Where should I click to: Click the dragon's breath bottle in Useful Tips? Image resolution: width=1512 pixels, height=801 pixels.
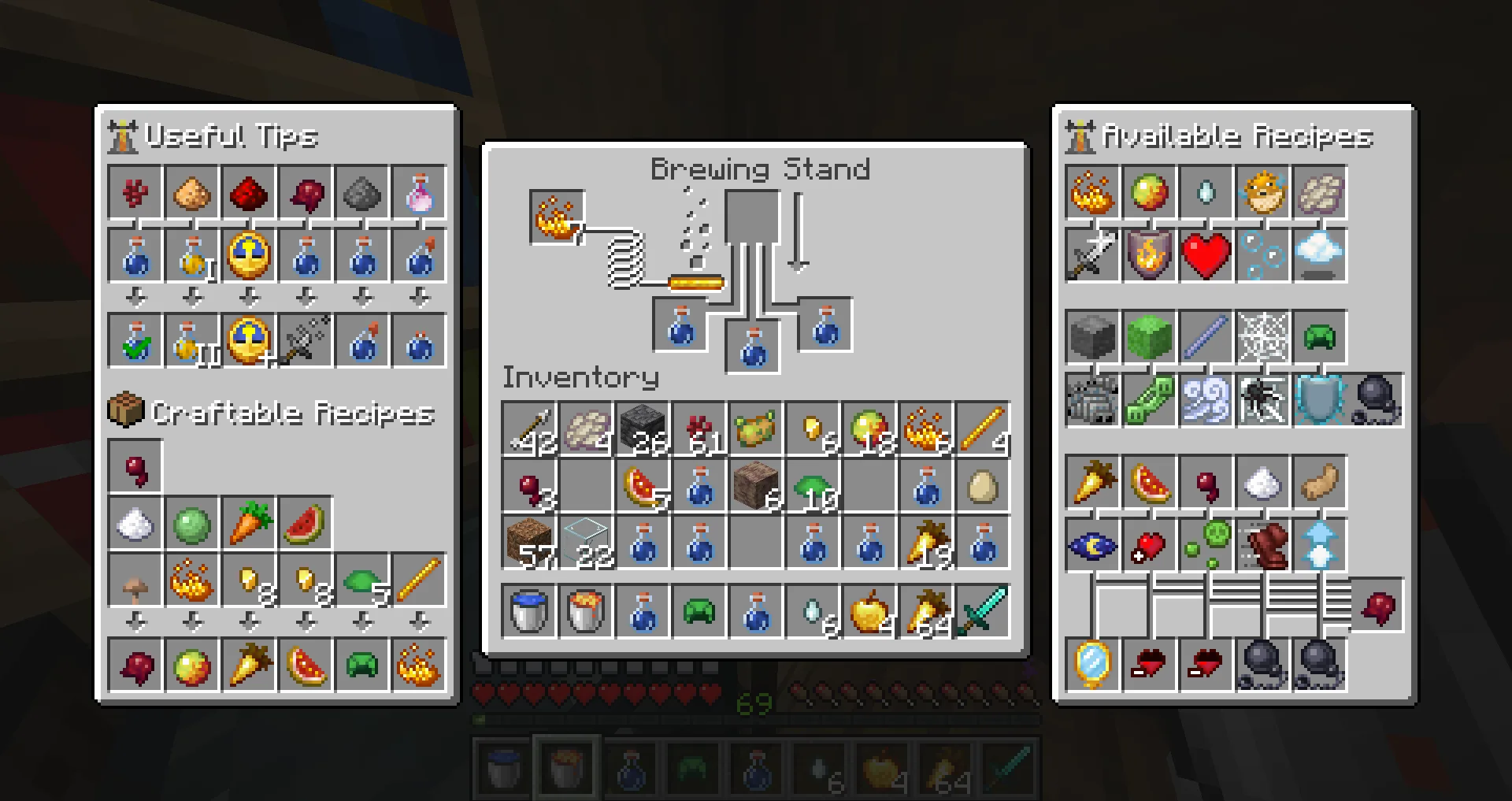419,191
